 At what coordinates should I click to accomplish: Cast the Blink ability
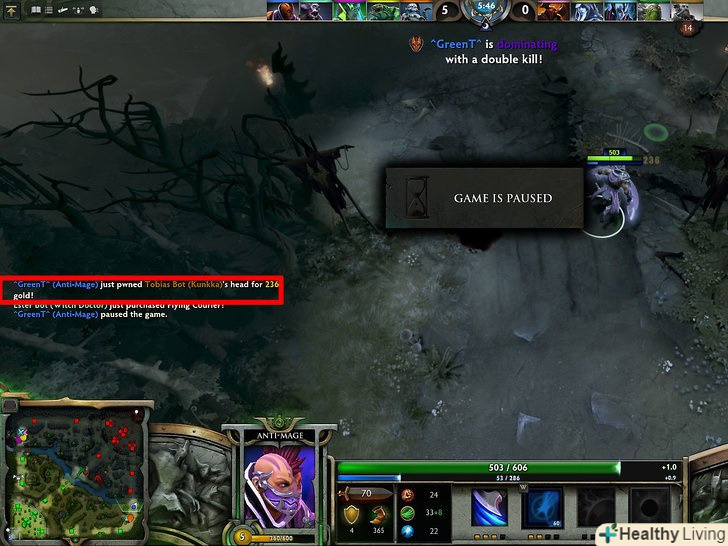click(x=542, y=507)
